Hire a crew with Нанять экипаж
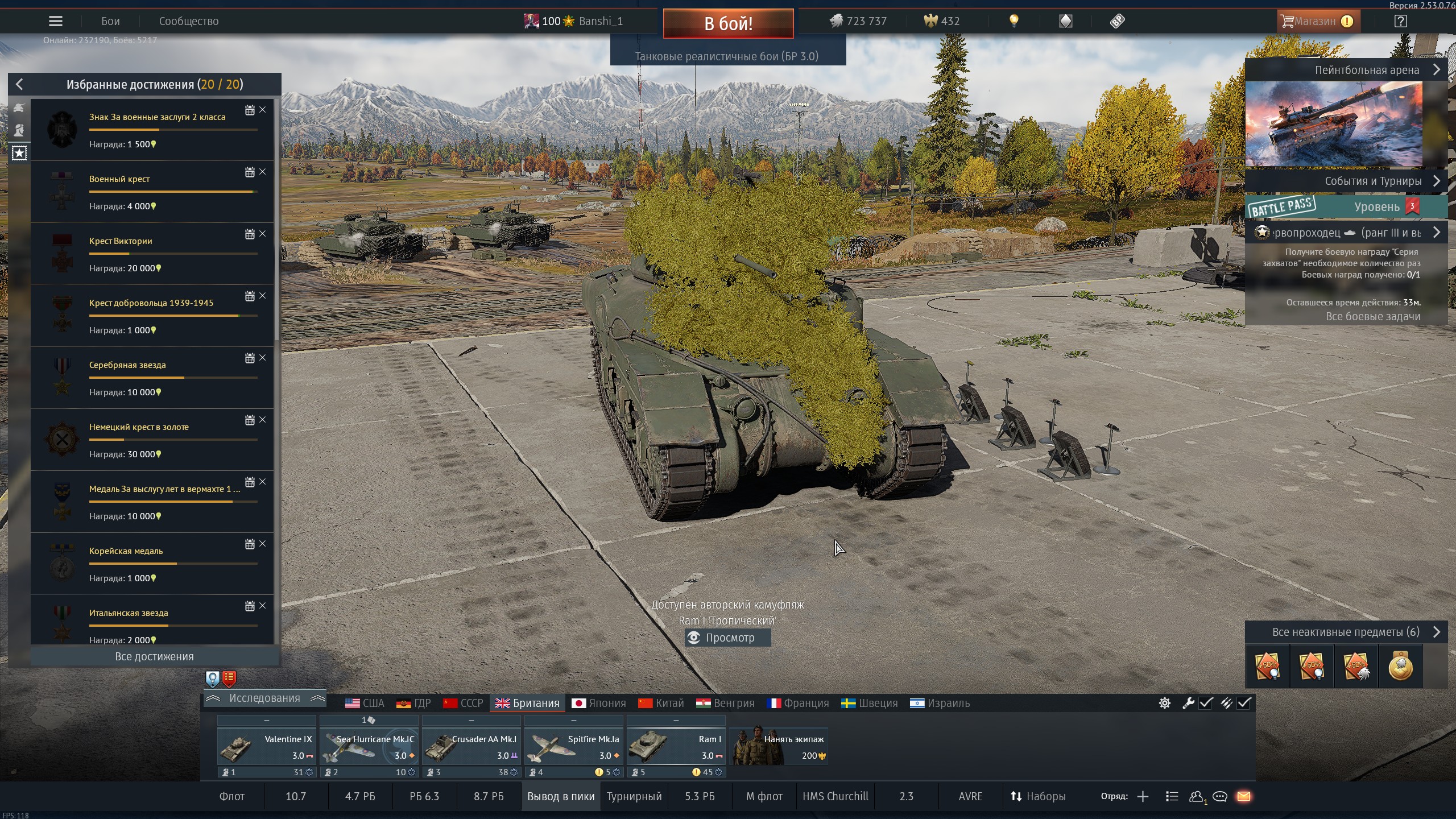The height and width of the screenshot is (819, 1456). point(779,747)
